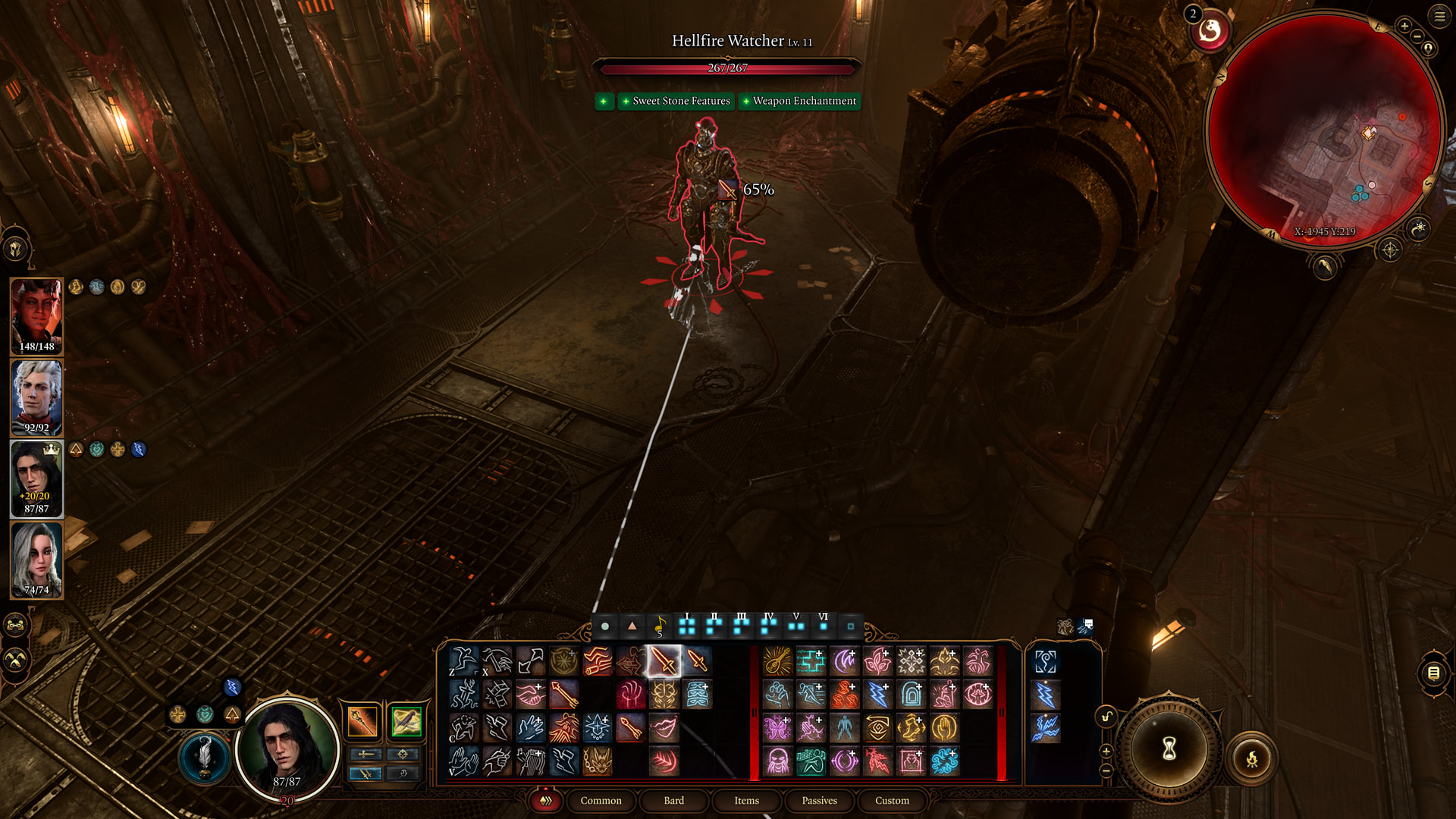
Task: Cast the lute bardic spell icon
Action: (x=777, y=661)
